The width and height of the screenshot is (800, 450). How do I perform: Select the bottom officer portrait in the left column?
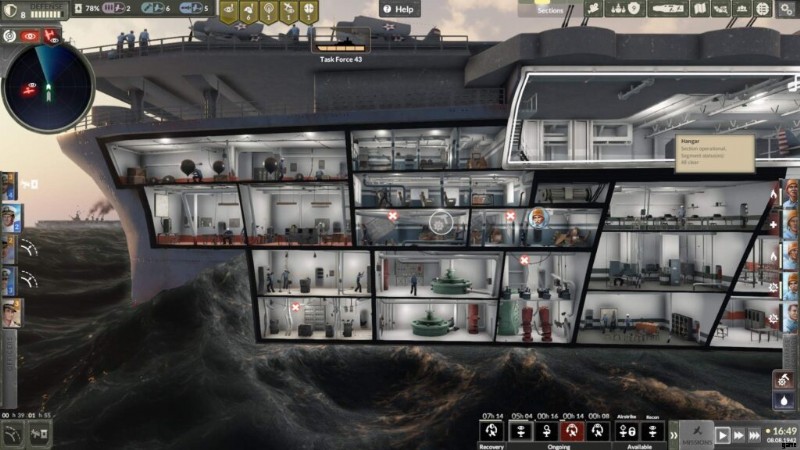[x=10, y=312]
